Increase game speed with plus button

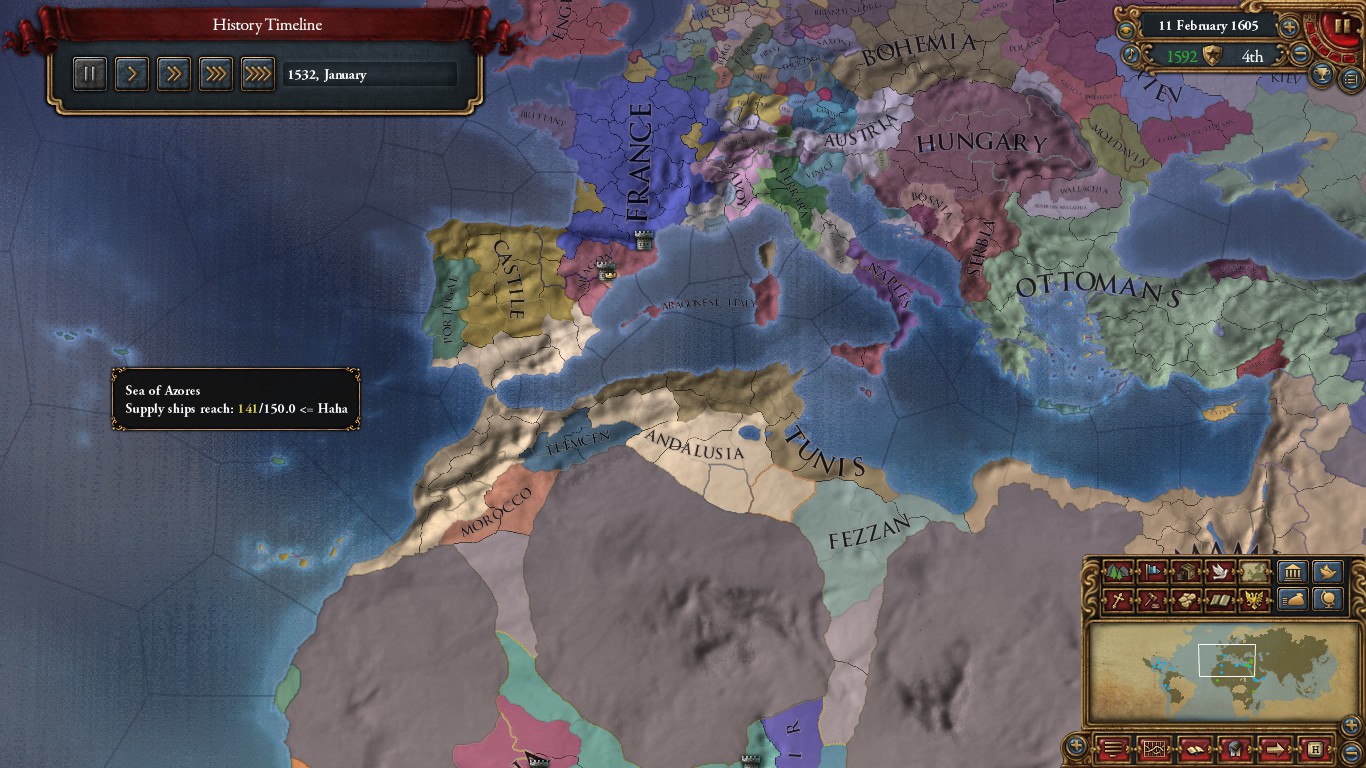pyautogui.click(x=1290, y=27)
